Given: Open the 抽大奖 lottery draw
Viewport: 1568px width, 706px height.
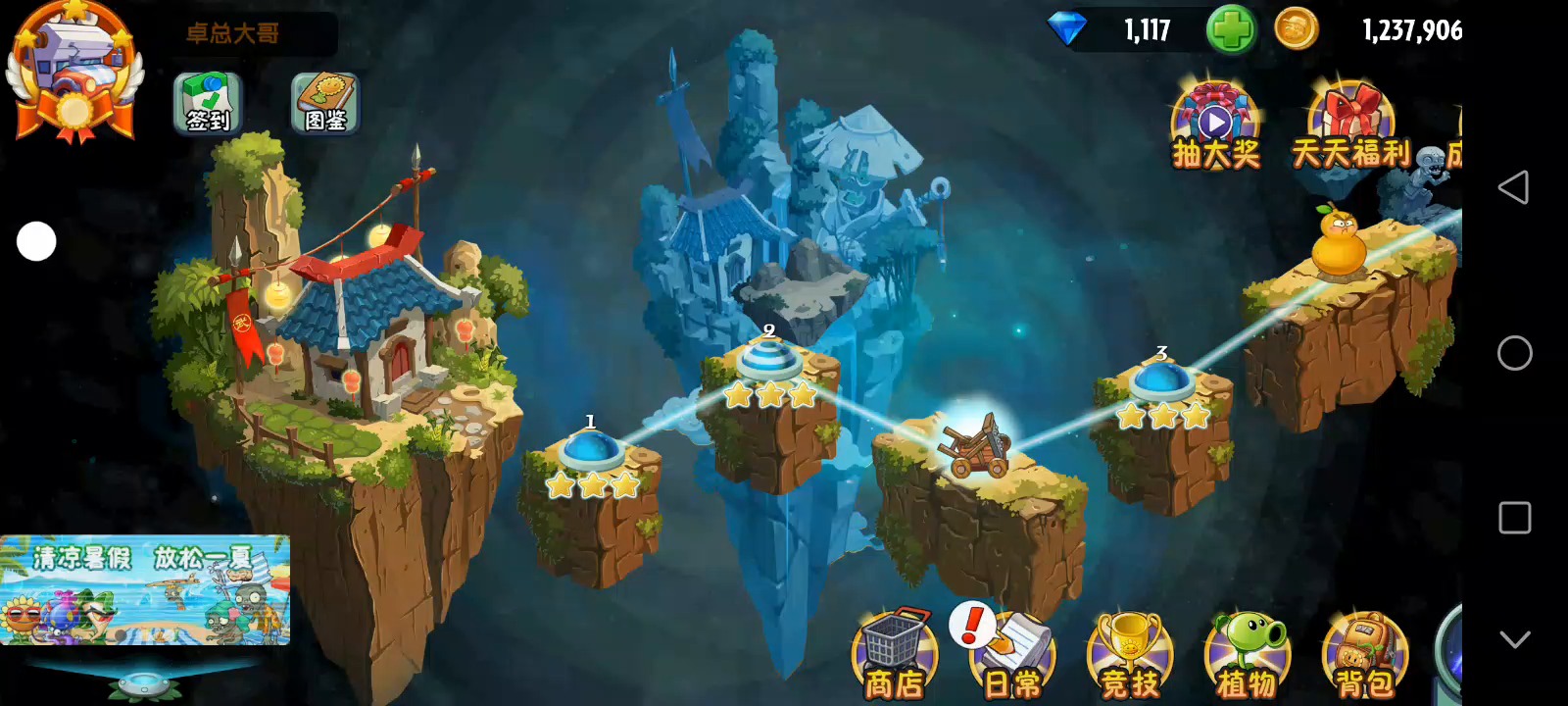Looking at the screenshot, I should [x=1215, y=127].
